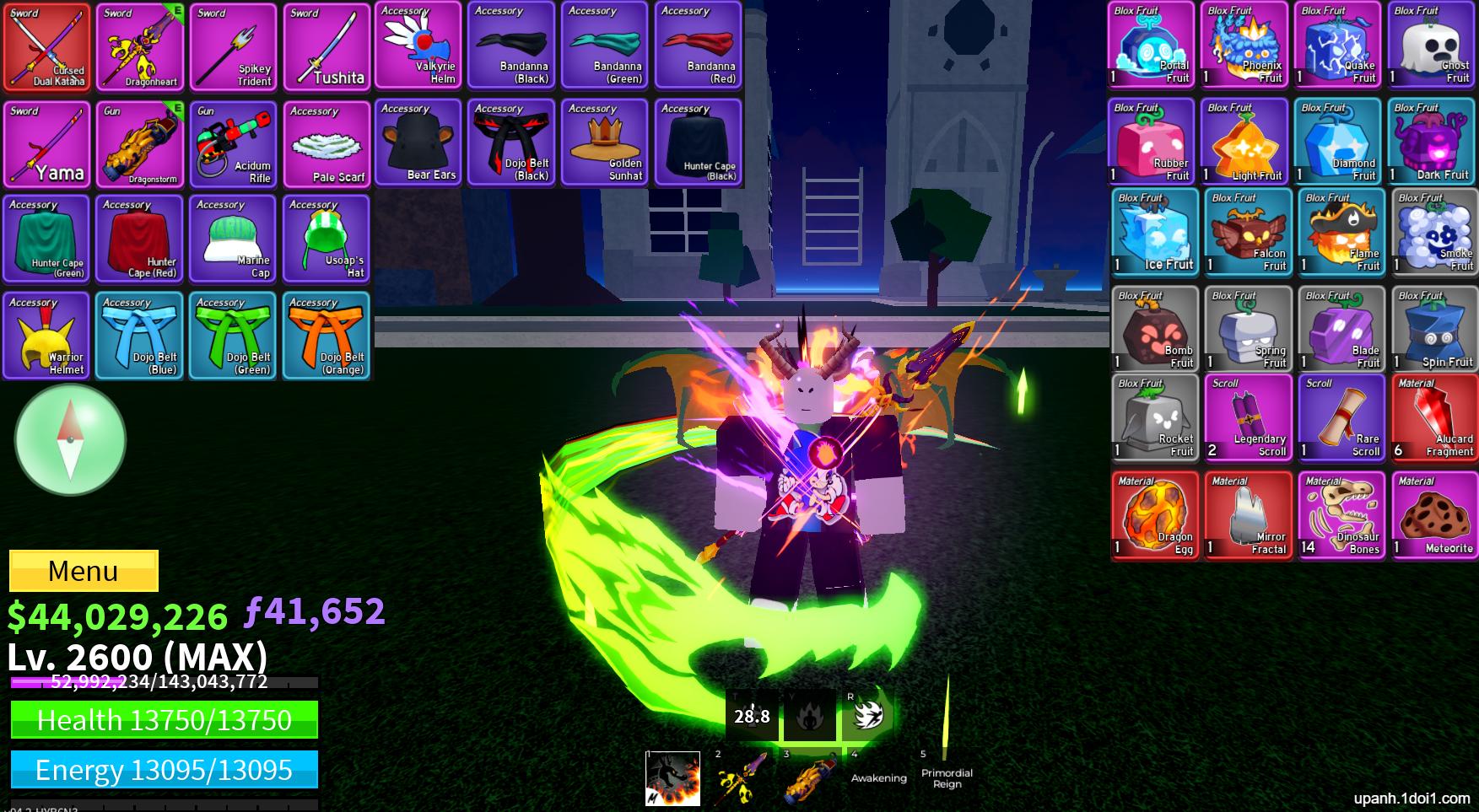Use the Legendary Scroll
This screenshot has height=812, width=1479.
(1247, 416)
